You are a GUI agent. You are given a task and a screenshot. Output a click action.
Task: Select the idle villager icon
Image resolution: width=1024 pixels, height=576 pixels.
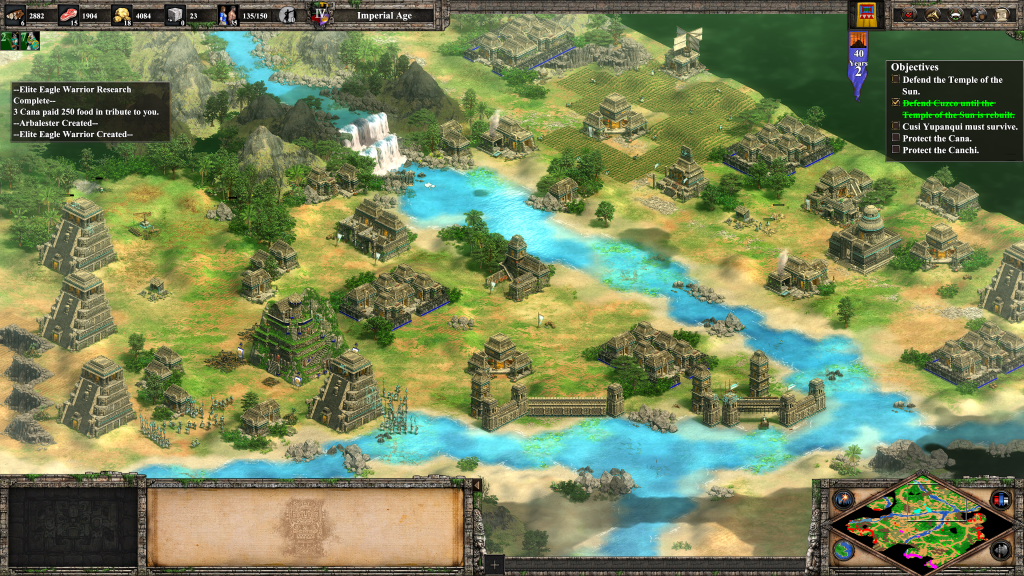point(288,15)
